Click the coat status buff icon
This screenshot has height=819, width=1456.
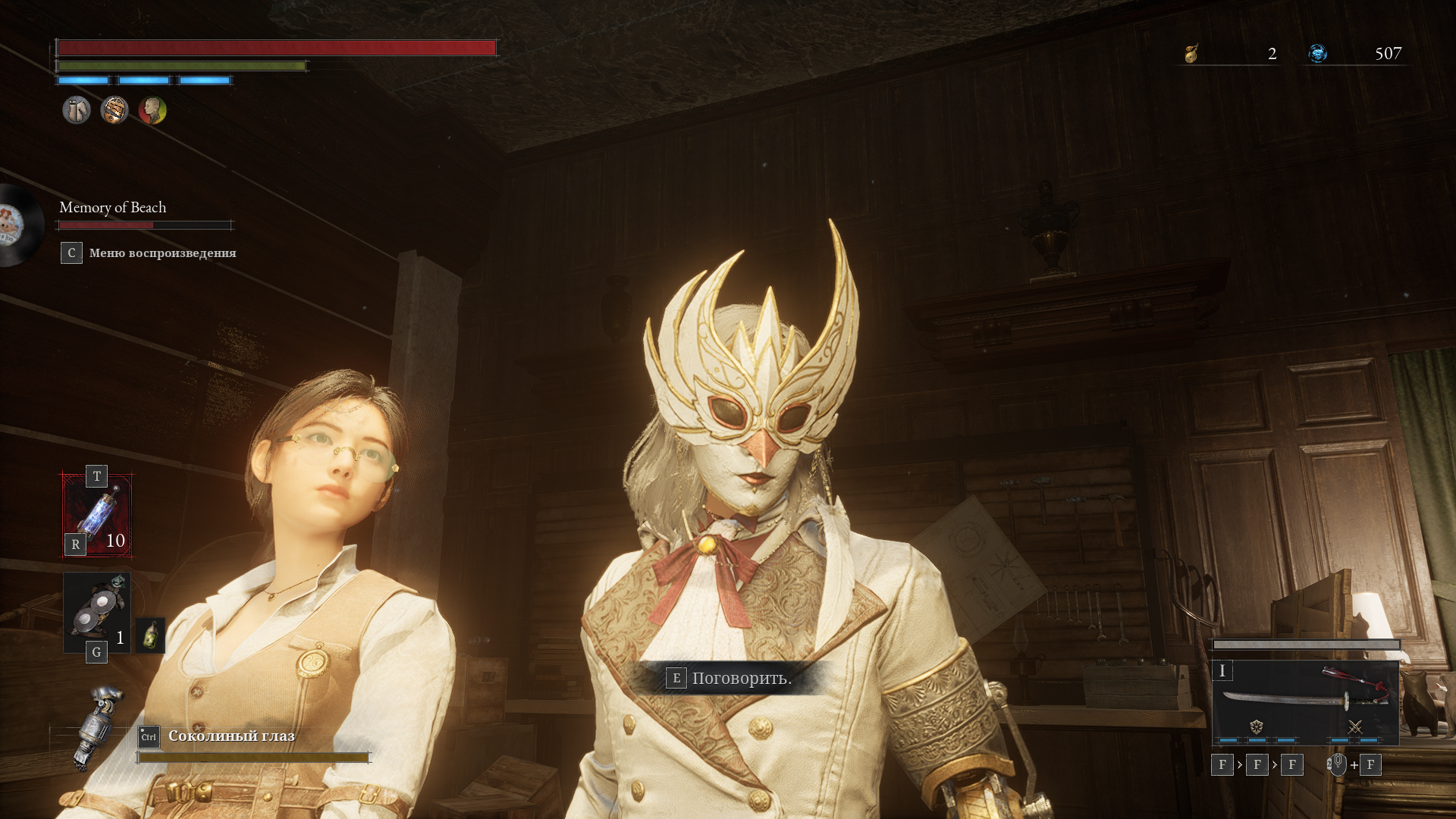(77, 111)
